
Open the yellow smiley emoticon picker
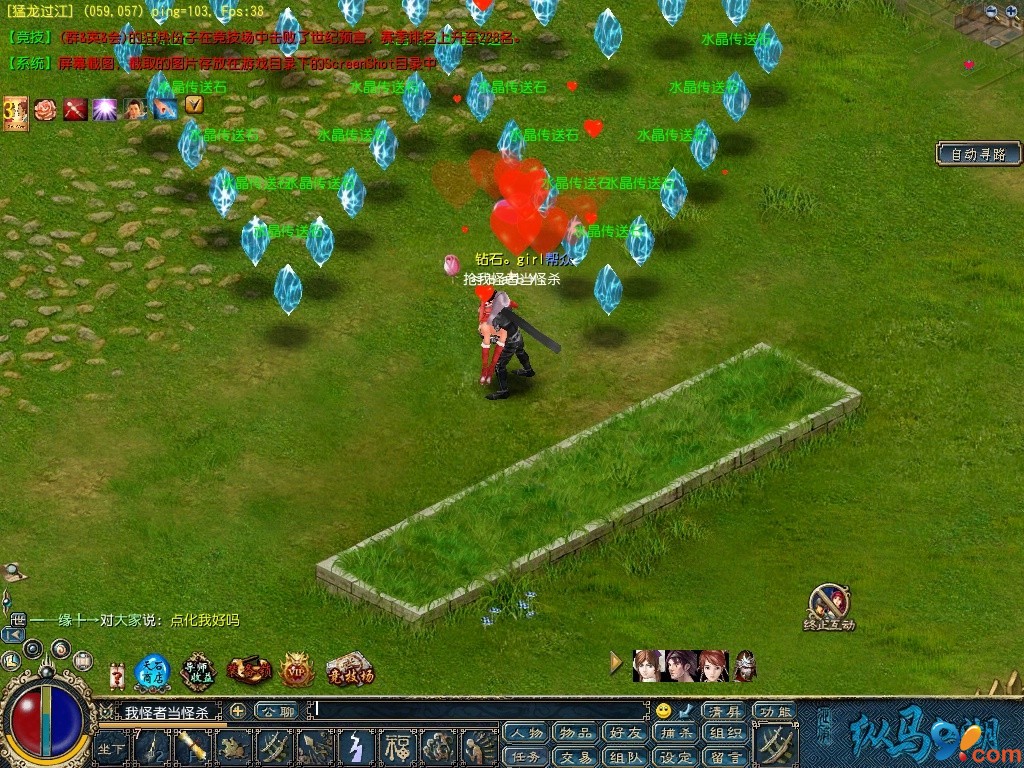point(663,711)
